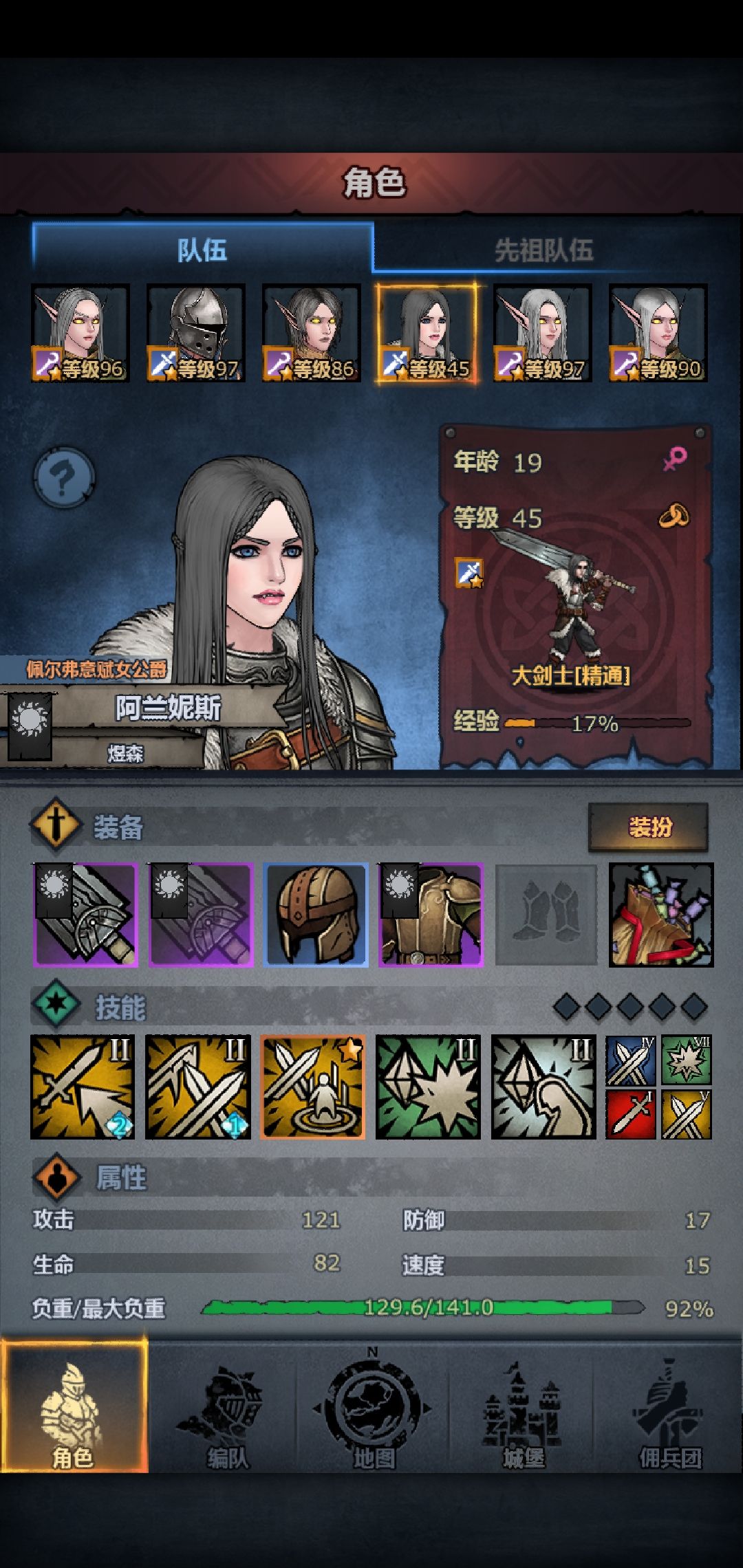Select the helmeted knight level 97 portrait

coord(196,334)
